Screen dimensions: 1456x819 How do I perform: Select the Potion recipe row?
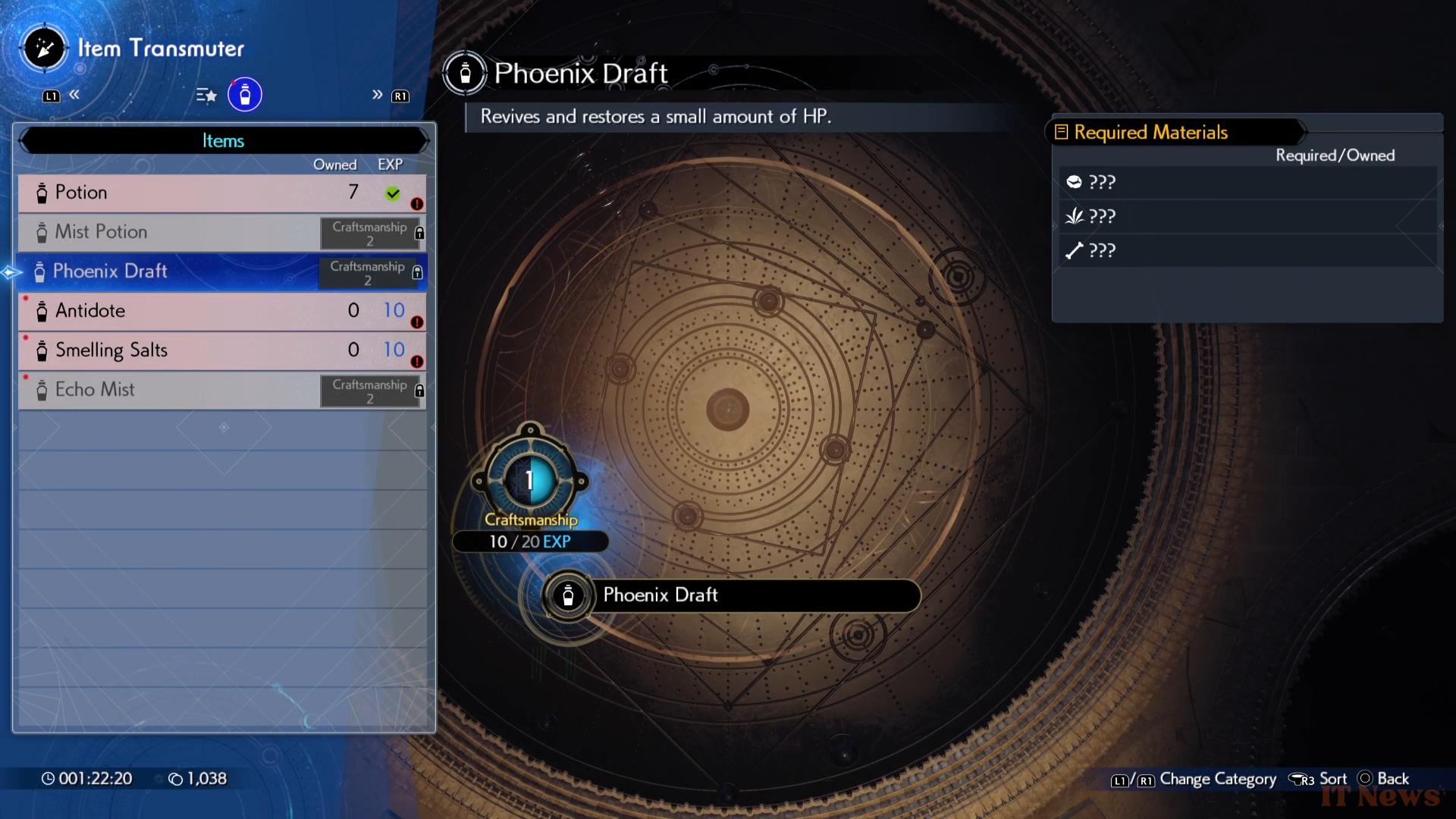(221, 193)
